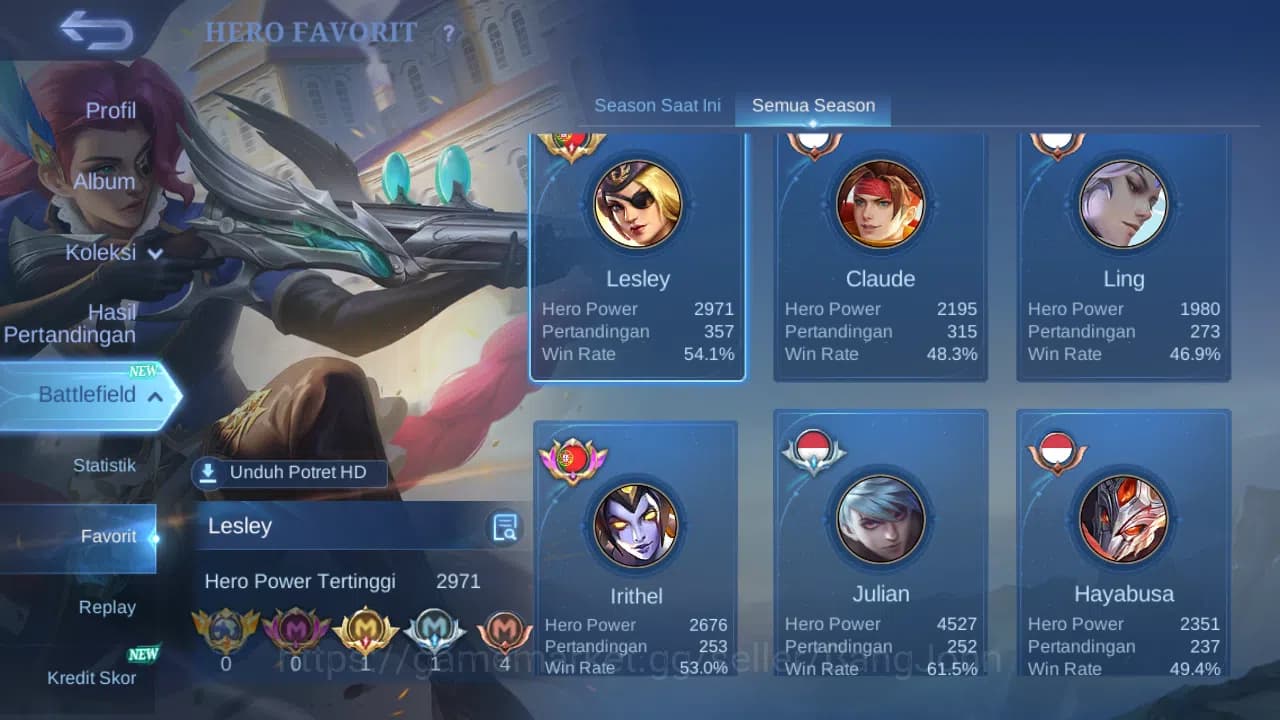This screenshot has height=720, width=1280.
Task: Open Statistik from the sidebar
Action: [x=107, y=465]
